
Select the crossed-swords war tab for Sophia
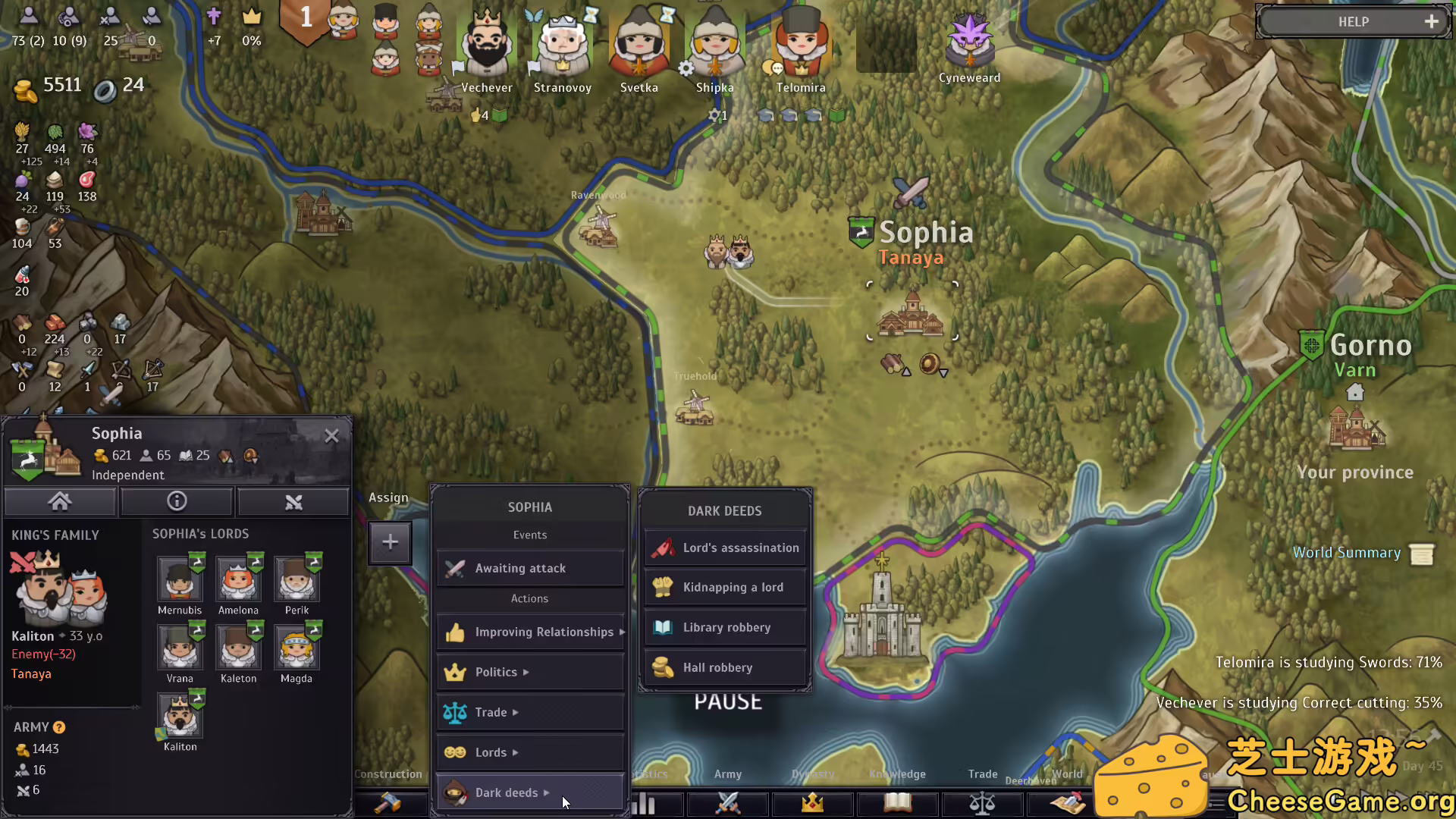point(293,501)
